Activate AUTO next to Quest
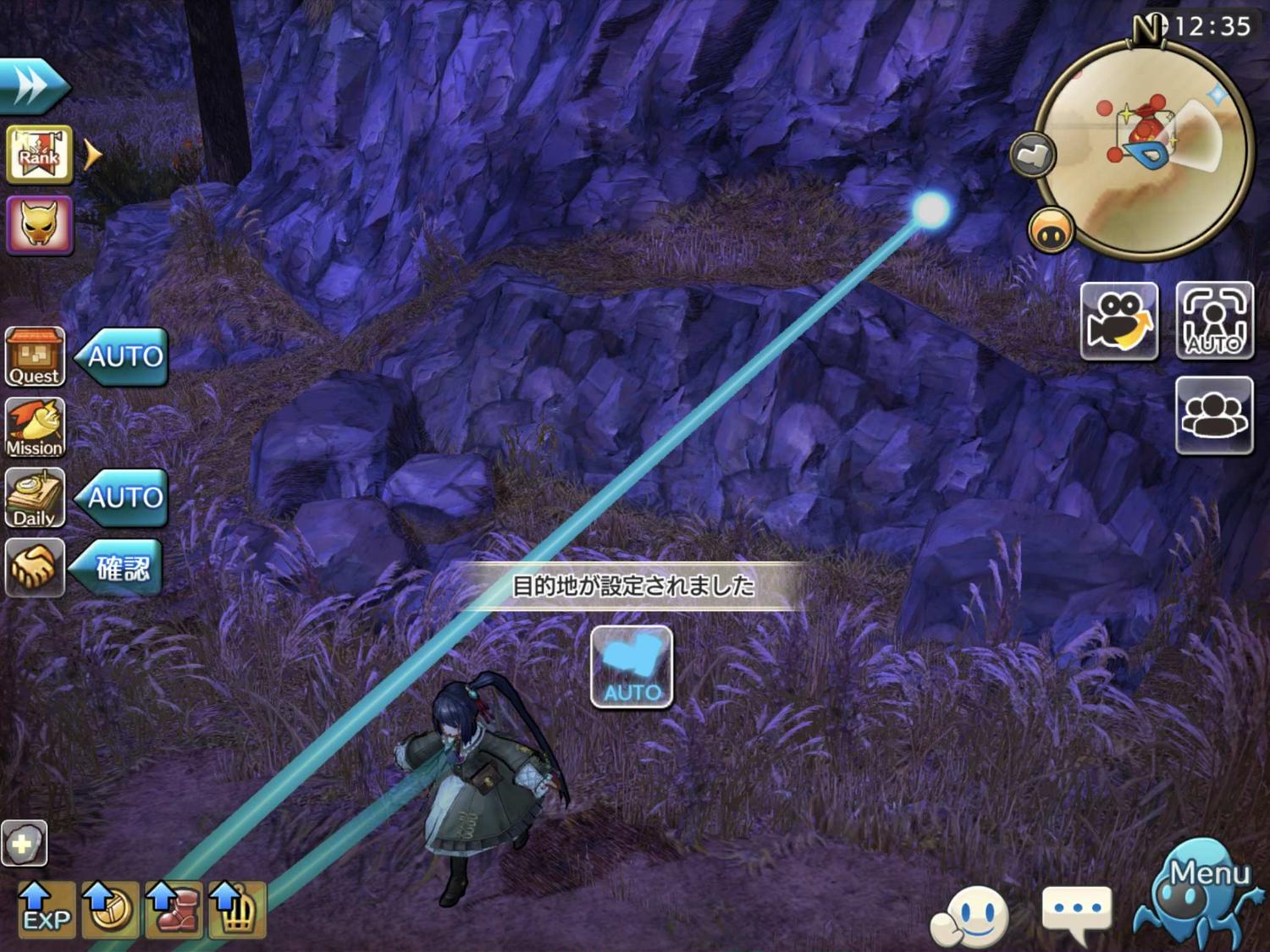The image size is (1270, 952). 123,356
